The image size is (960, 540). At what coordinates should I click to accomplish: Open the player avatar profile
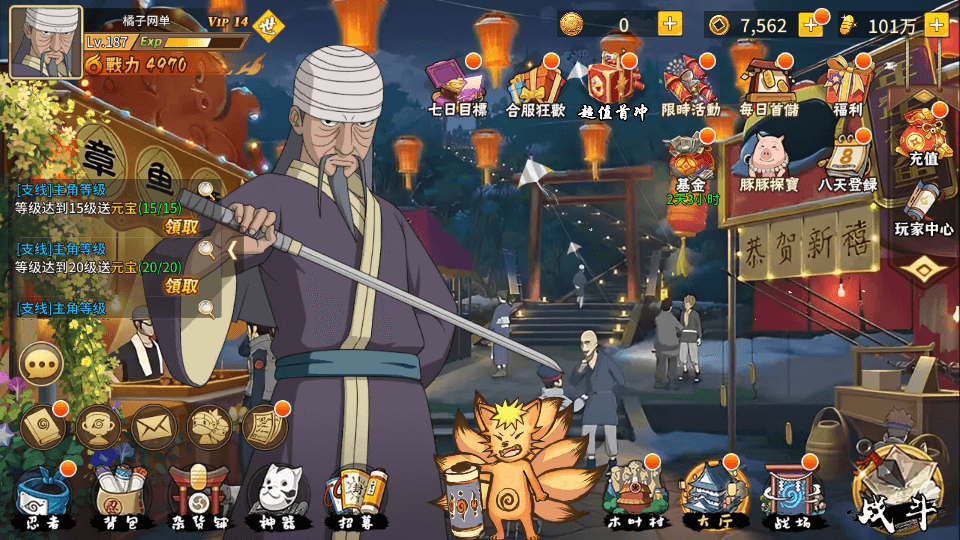coord(46,42)
